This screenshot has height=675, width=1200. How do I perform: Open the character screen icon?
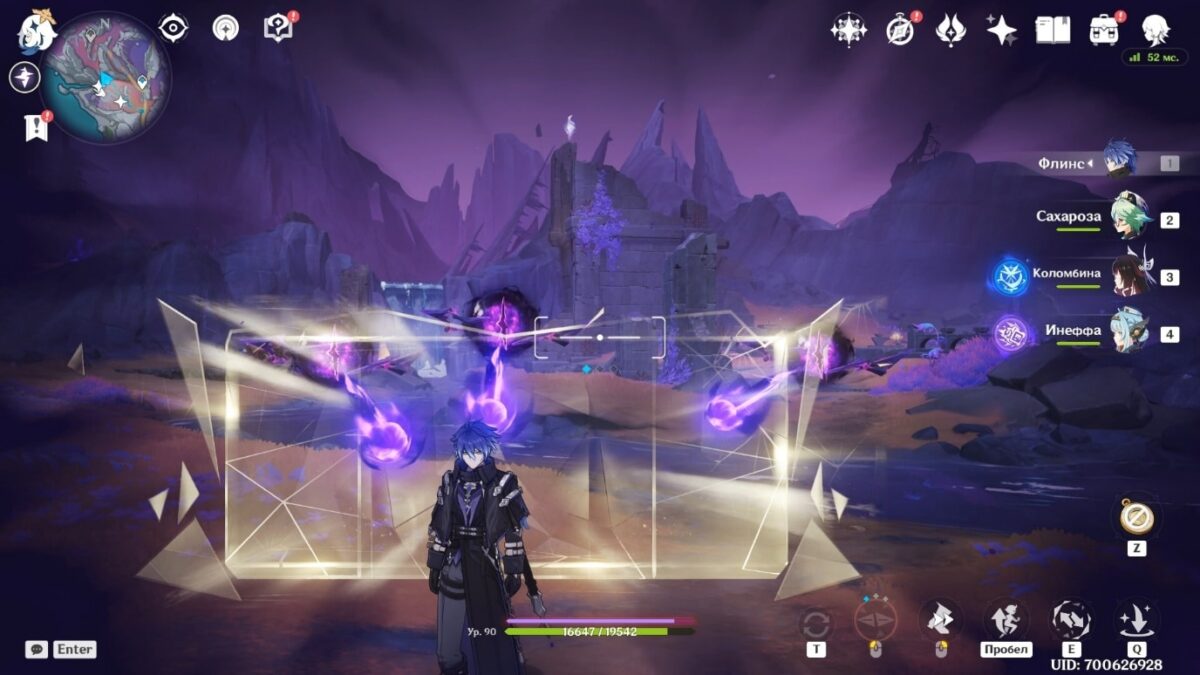click(1156, 30)
